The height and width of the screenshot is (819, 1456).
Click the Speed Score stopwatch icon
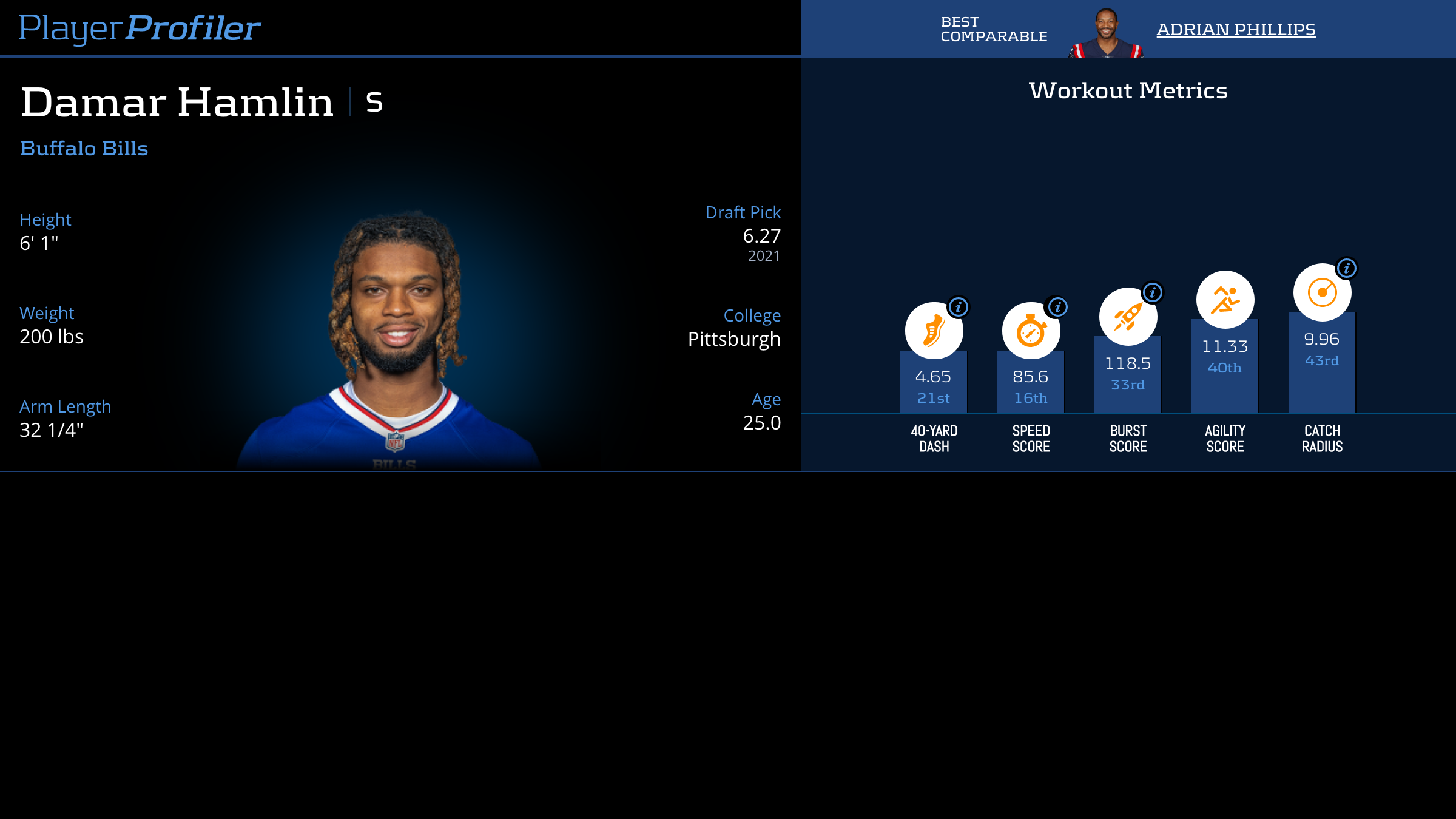coord(1030,331)
